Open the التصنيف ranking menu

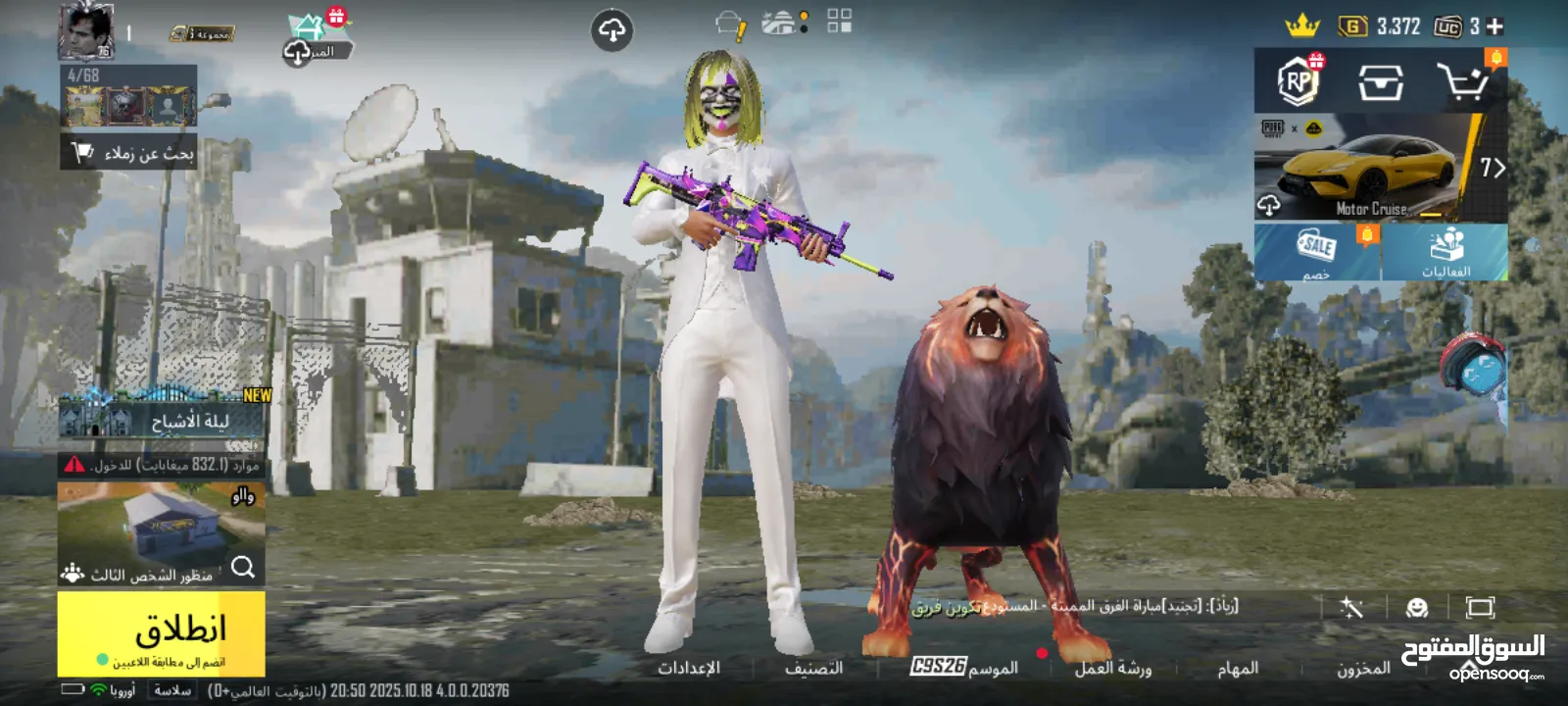(x=813, y=668)
